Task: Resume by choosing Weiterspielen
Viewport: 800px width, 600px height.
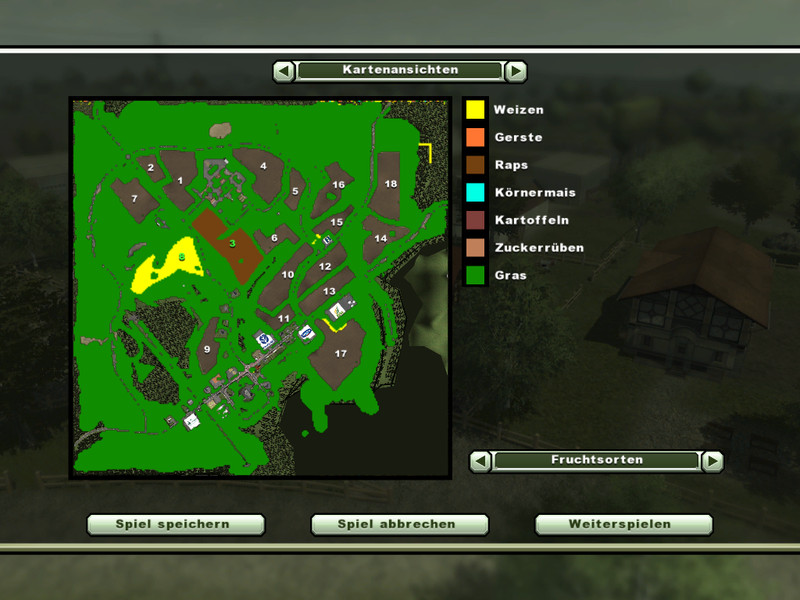Action: pos(623,524)
